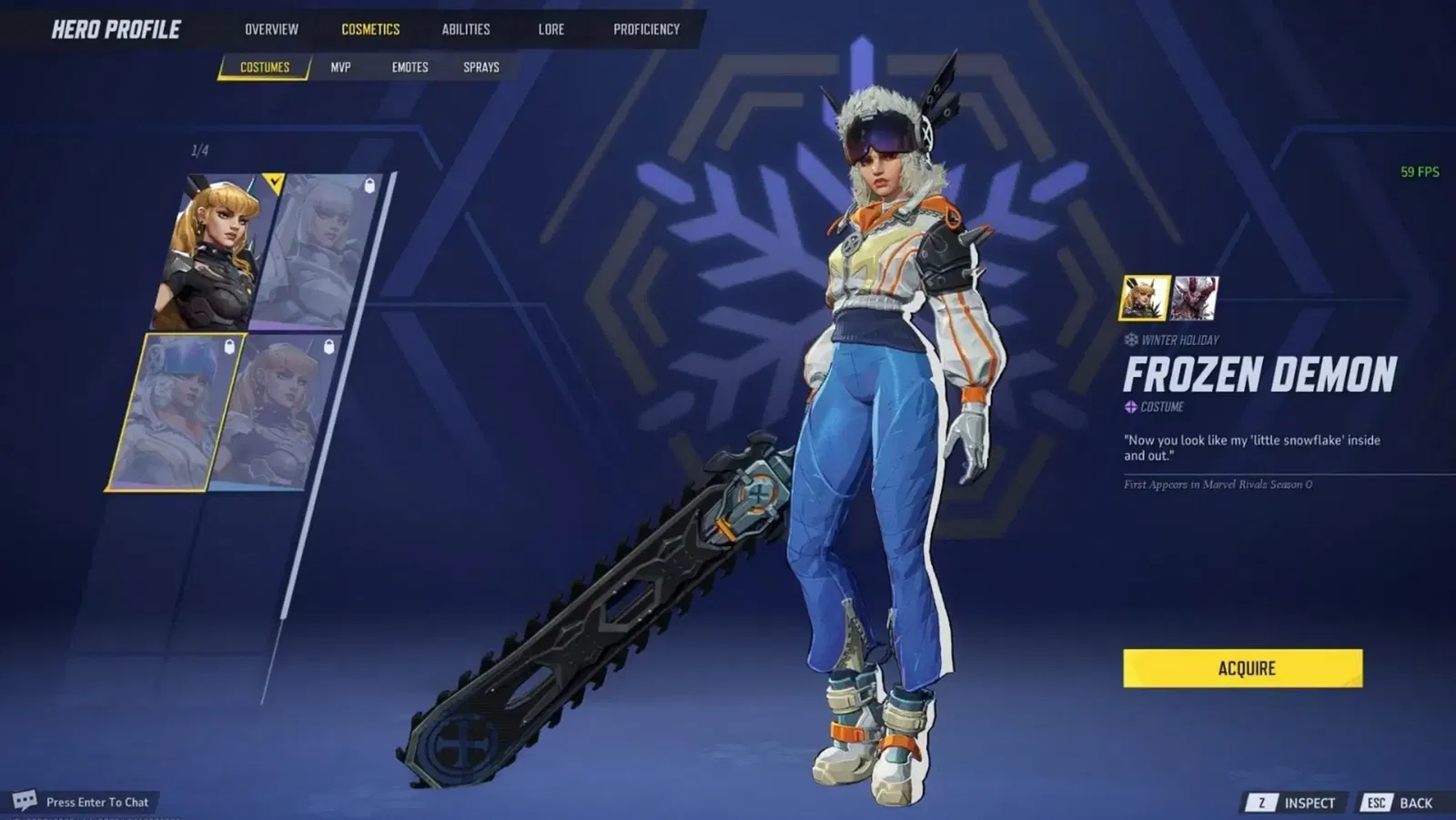Screen dimensions: 1456x820
Task: Open the Emotes sub-tab
Action: [x=409, y=67]
